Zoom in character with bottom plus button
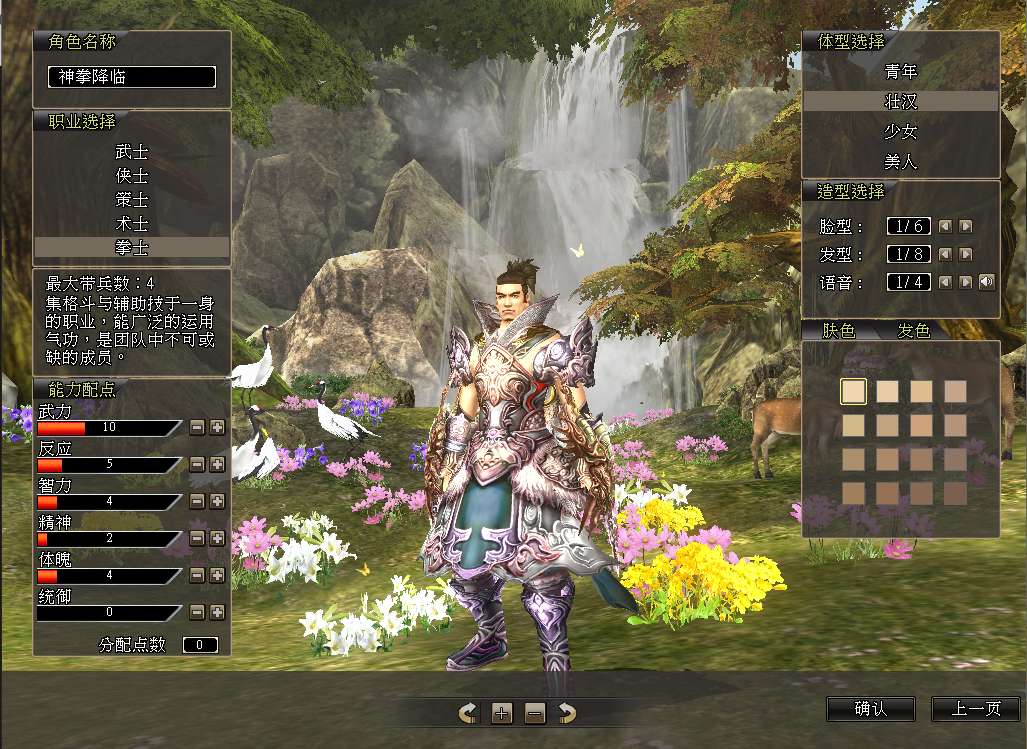1027x749 pixels. click(502, 713)
